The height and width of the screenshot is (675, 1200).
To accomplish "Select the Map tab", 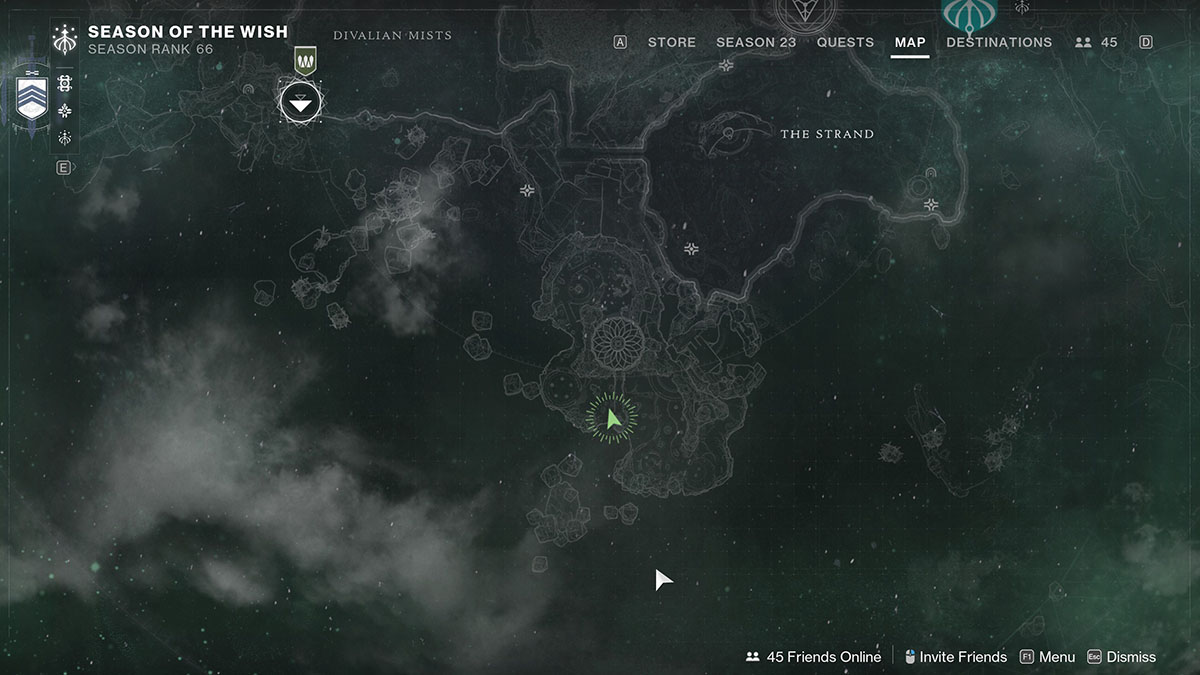I will point(910,42).
